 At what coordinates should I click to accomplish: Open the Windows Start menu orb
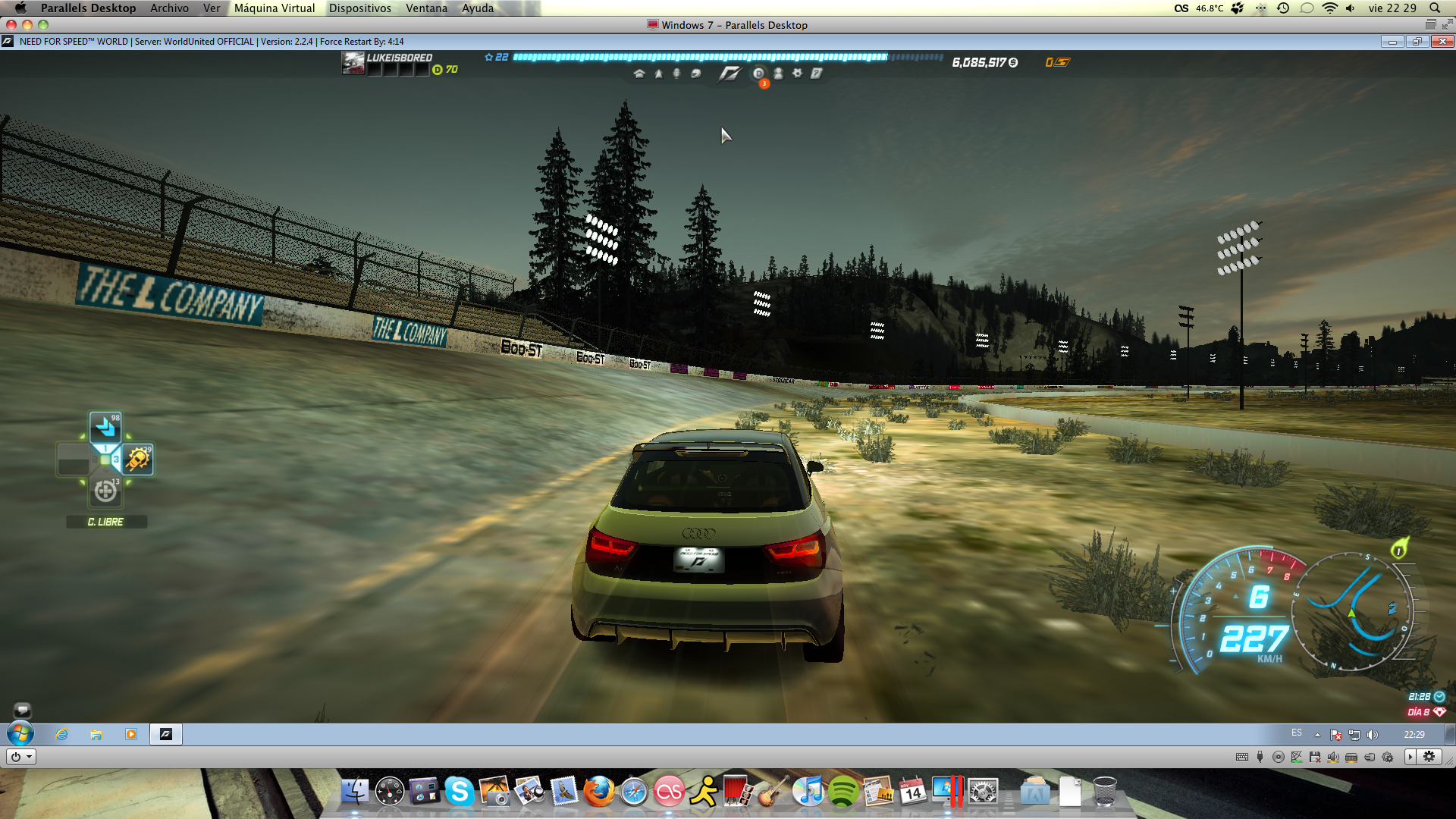[20, 734]
